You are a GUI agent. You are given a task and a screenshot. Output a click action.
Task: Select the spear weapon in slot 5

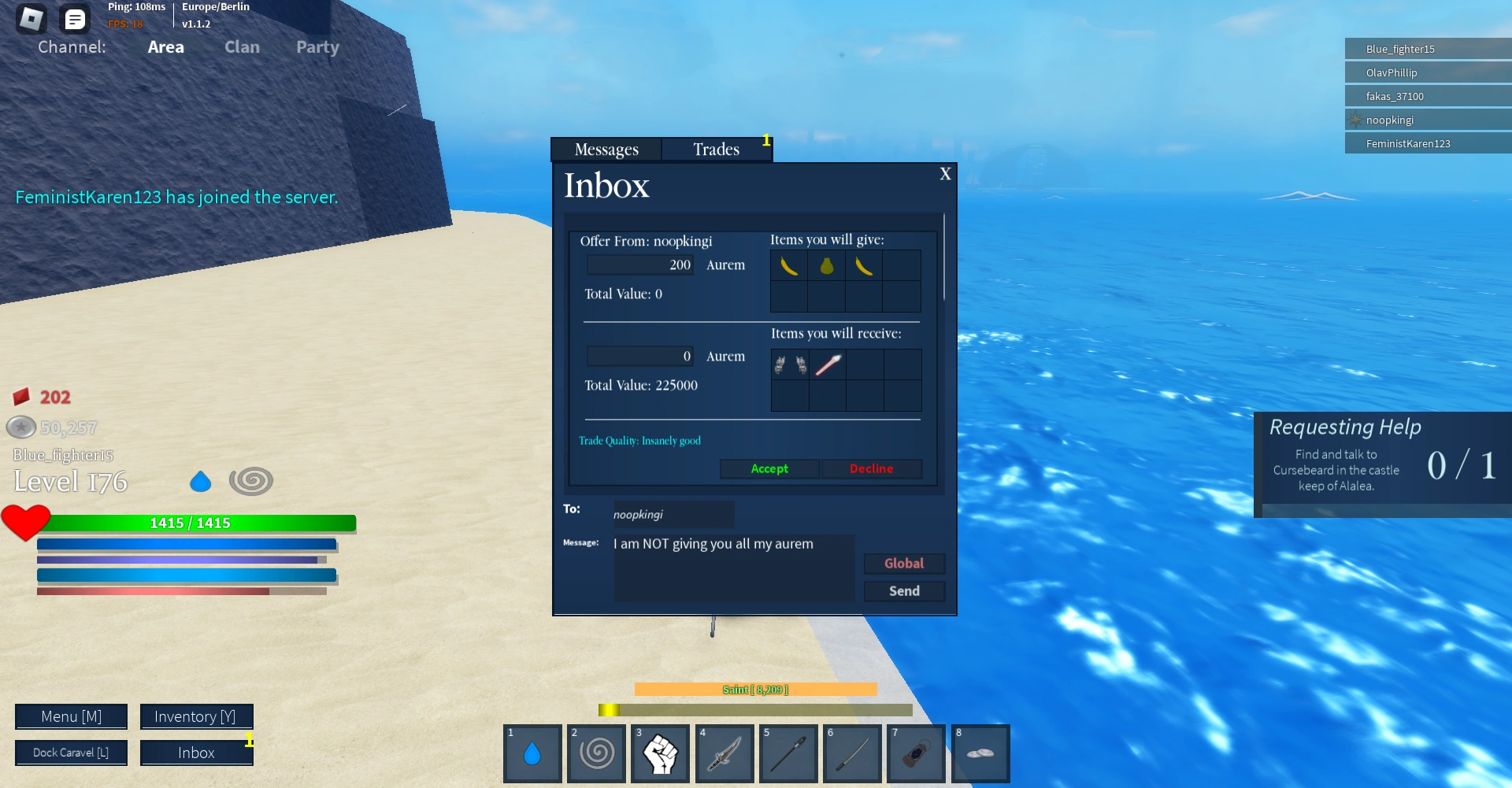click(x=787, y=753)
